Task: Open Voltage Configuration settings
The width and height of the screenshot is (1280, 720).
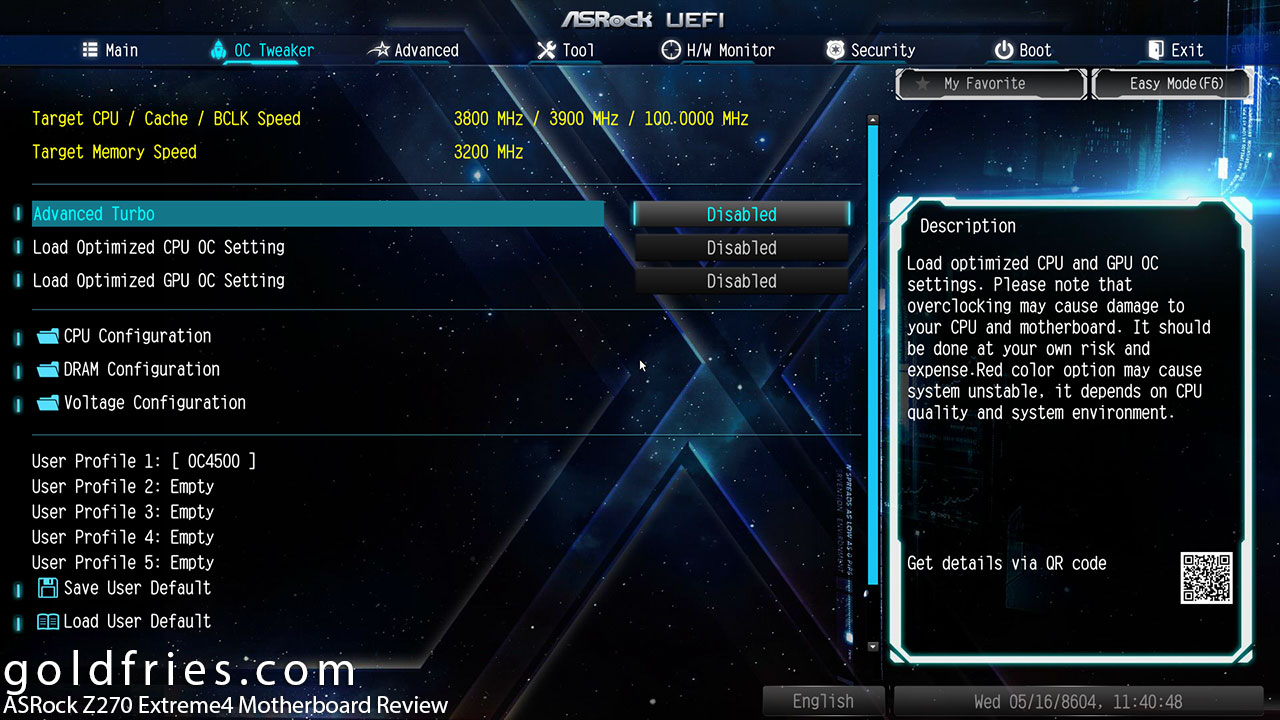Action: (154, 402)
